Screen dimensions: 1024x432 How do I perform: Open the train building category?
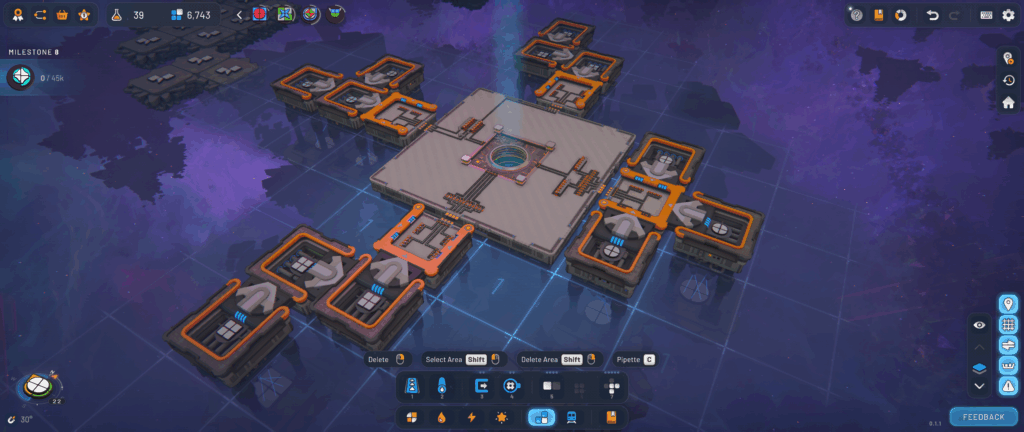tap(571, 417)
